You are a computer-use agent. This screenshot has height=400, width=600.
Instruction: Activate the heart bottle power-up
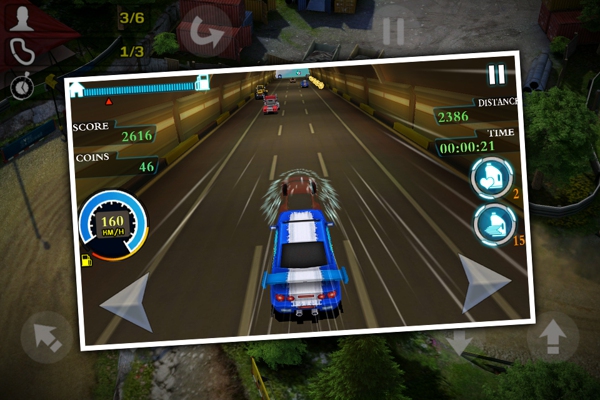(490, 177)
